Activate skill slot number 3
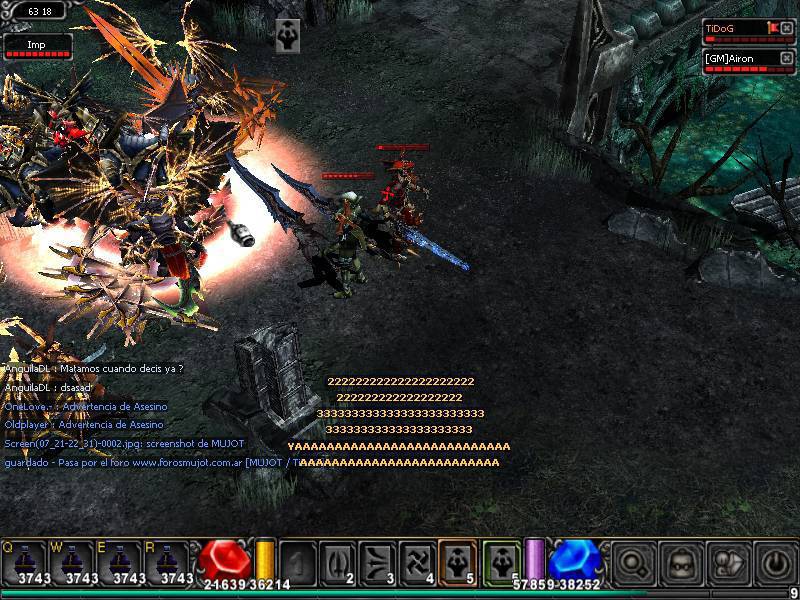Screen dimensions: 800x600 378,562
